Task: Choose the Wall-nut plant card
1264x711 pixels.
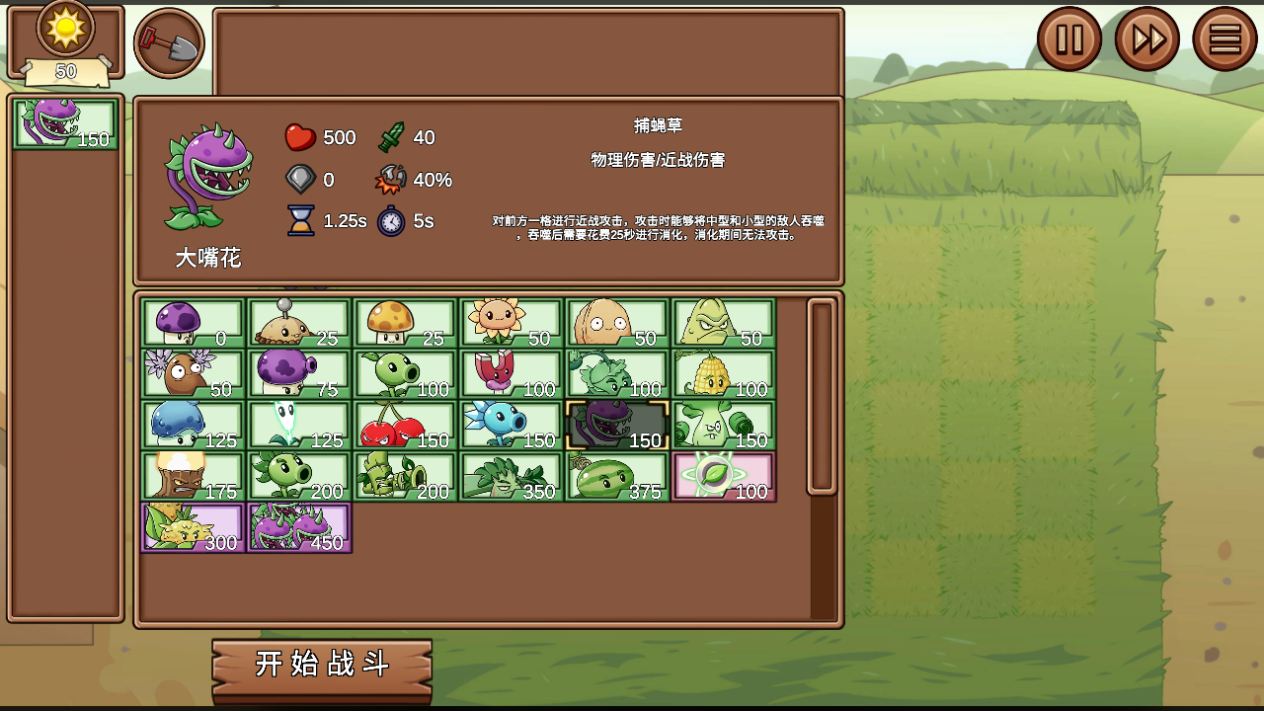Action: click(x=617, y=323)
